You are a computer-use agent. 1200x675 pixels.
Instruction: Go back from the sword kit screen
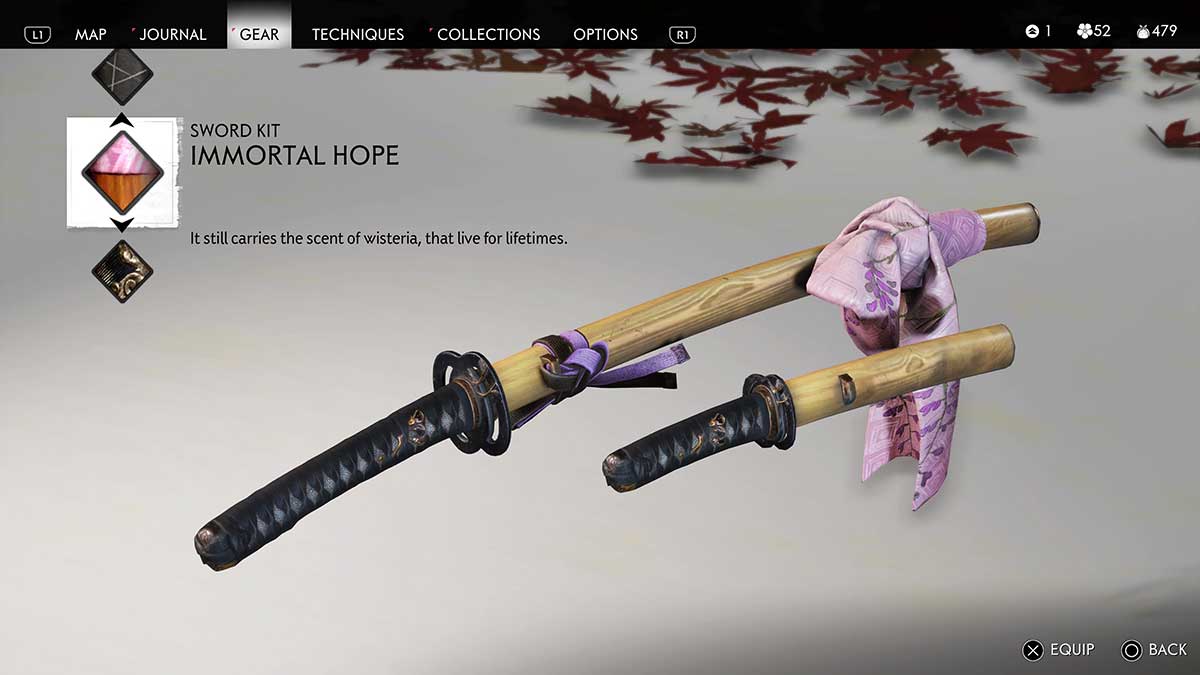coord(1154,650)
